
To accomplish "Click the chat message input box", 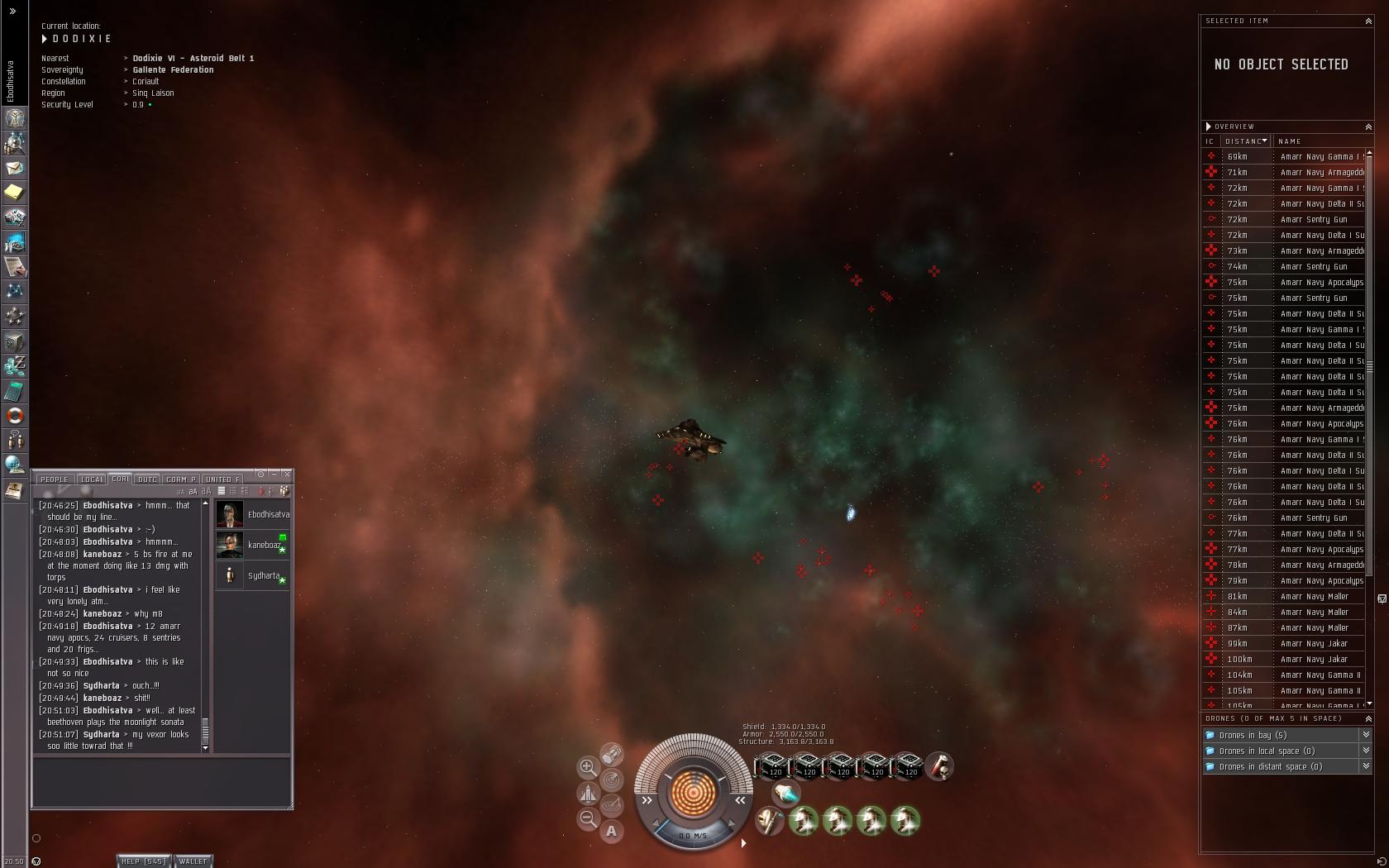I will pyautogui.click(x=162, y=781).
